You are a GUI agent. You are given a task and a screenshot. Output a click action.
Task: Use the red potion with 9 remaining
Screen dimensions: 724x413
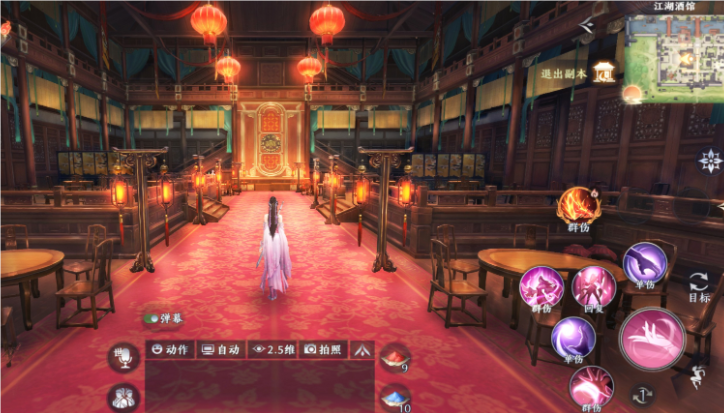(x=397, y=358)
